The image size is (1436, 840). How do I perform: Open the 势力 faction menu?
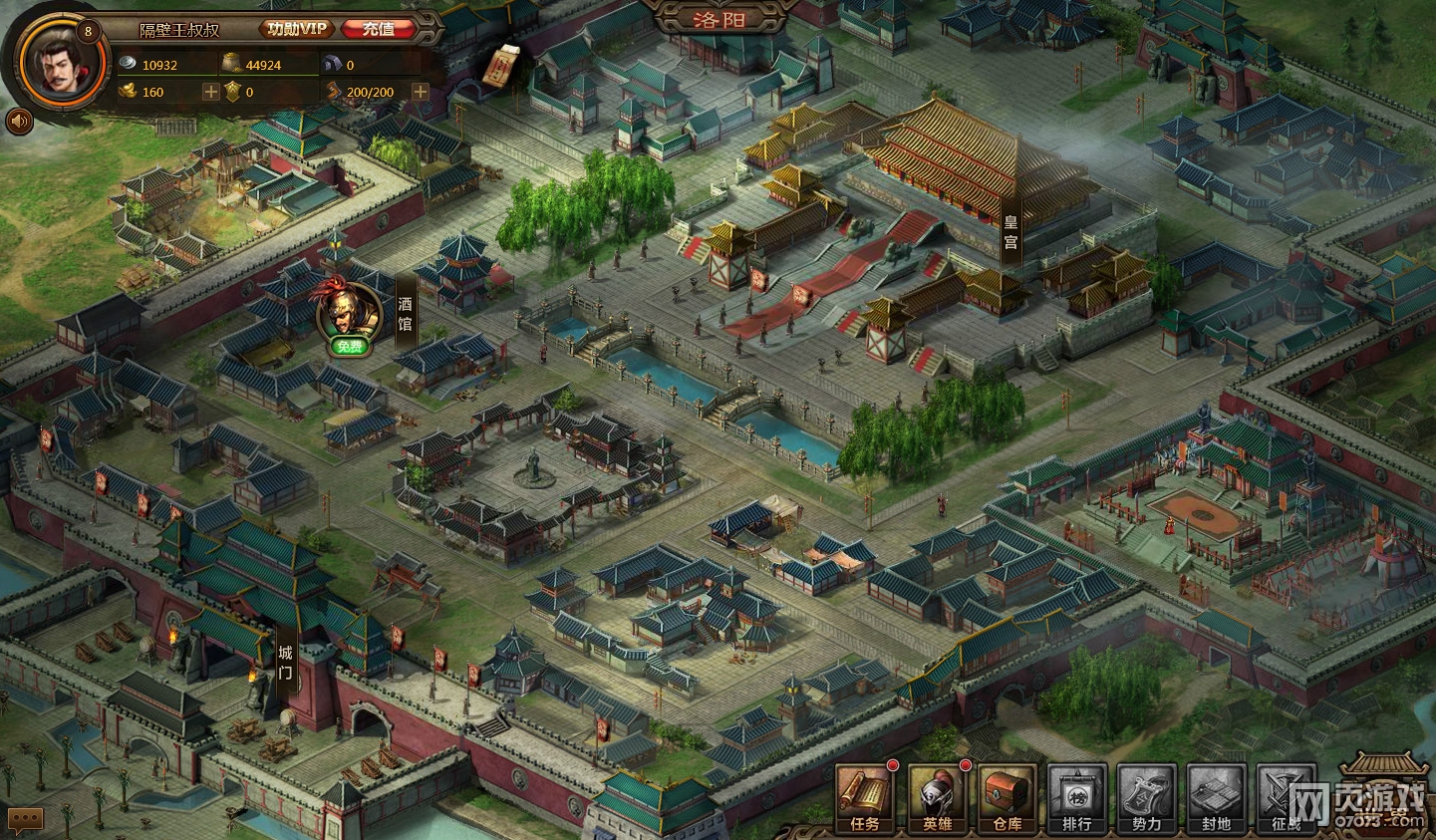click(1146, 799)
